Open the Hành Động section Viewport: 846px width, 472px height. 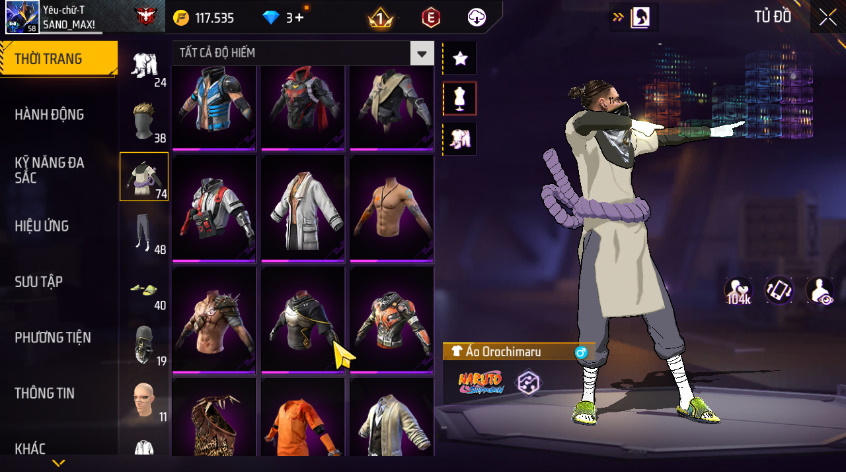50,114
